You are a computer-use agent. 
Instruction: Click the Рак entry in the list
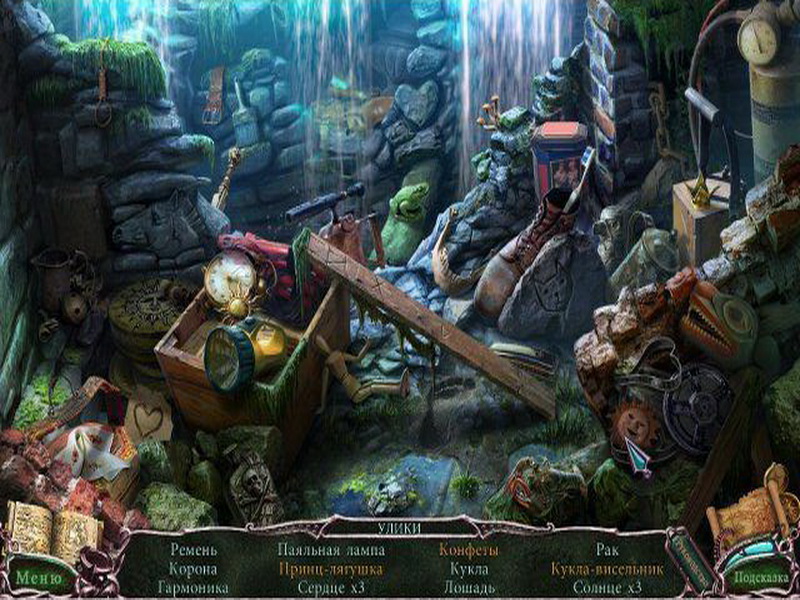coord(608,549)
